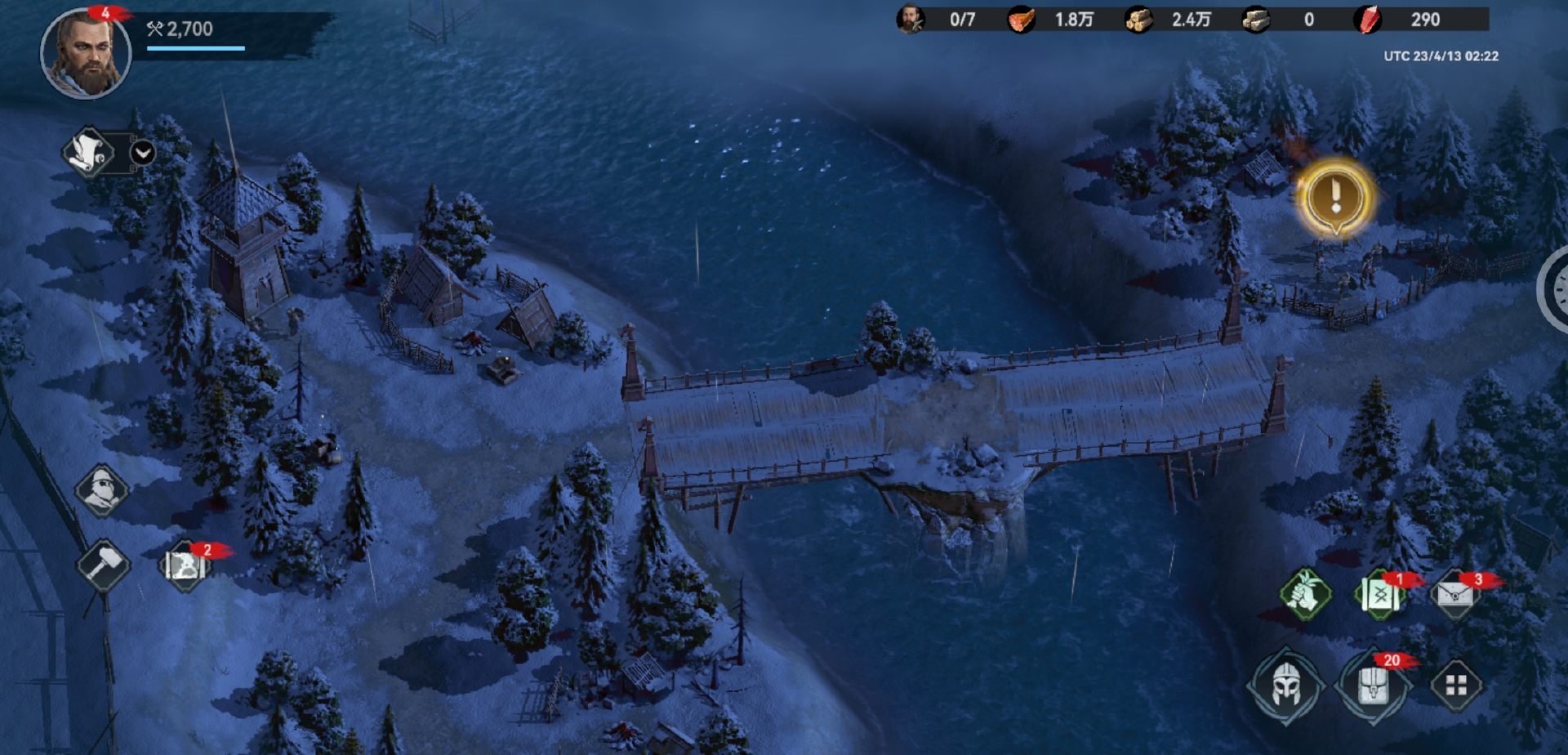Select the worker count portrait icon
Viewport: 1568px width, 755px height.
click(911, 20)
